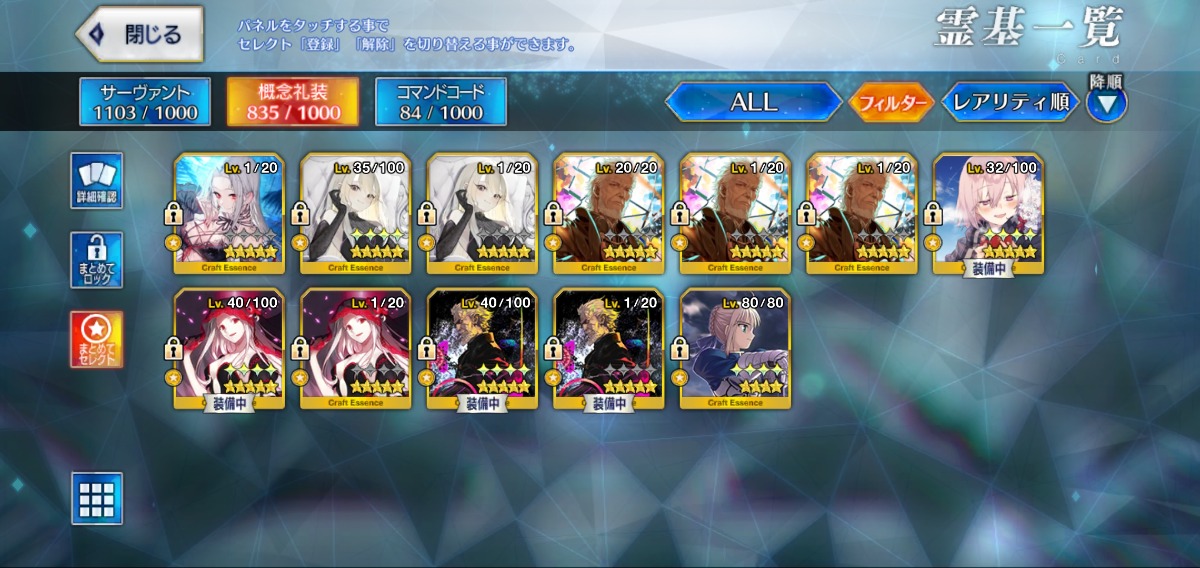
Task: Activate the 詳細確認 detail check icon
Action: pyautogui.click(x=97, y=181)
